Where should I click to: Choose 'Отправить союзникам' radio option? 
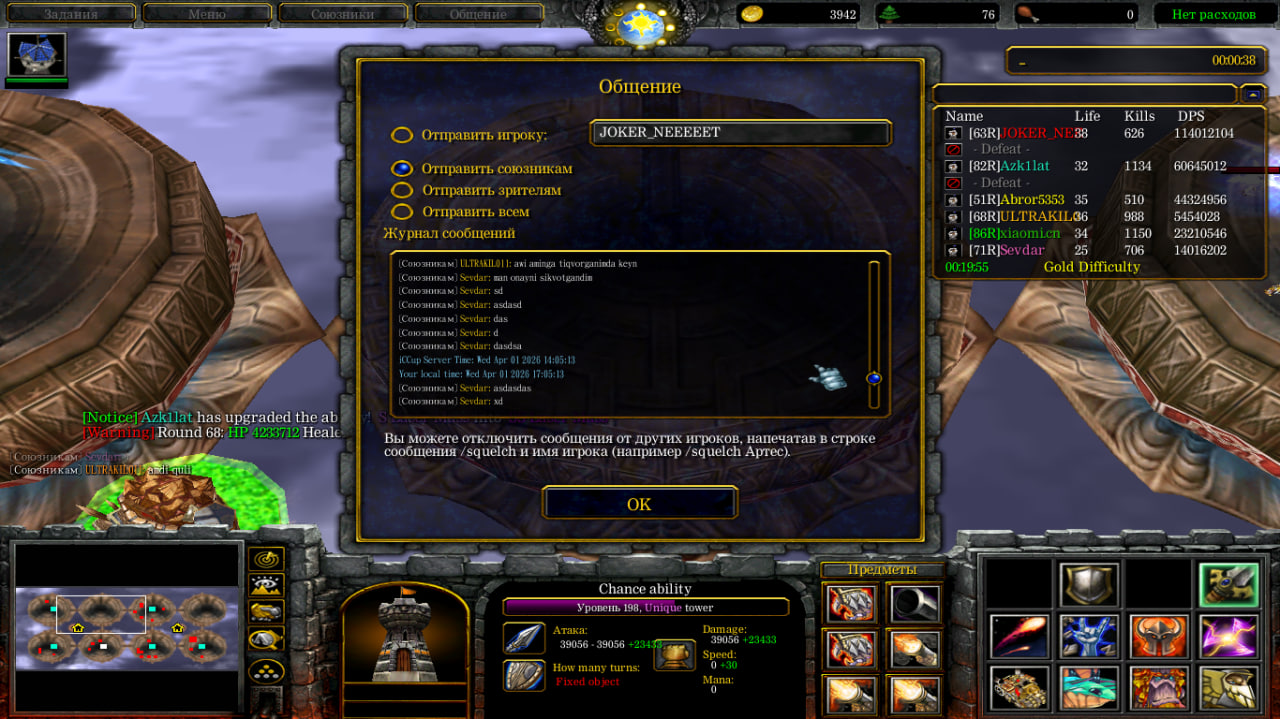pos(402,169)
